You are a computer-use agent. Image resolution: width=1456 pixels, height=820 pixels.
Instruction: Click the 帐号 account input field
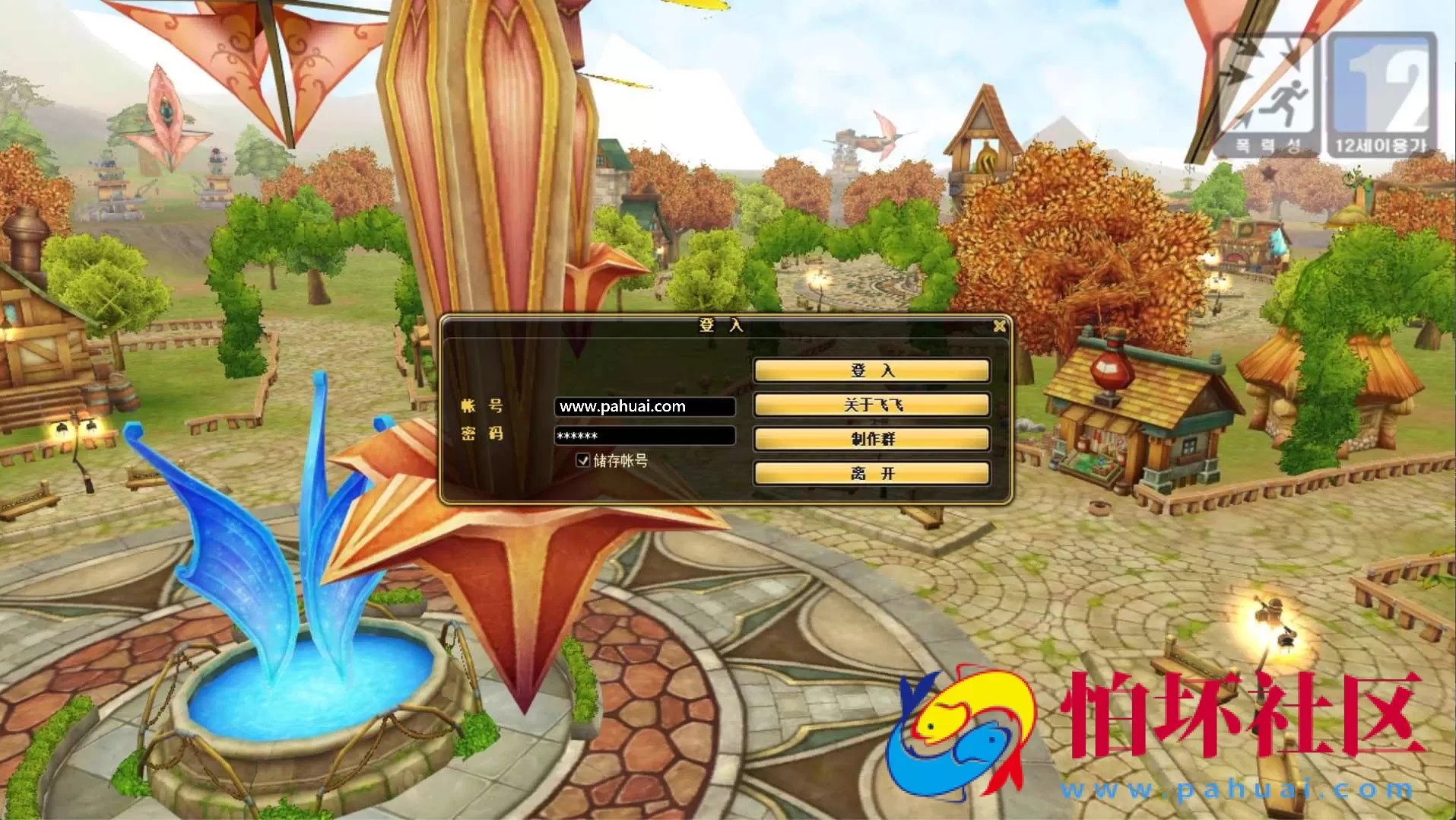click(x=645, y=405)
